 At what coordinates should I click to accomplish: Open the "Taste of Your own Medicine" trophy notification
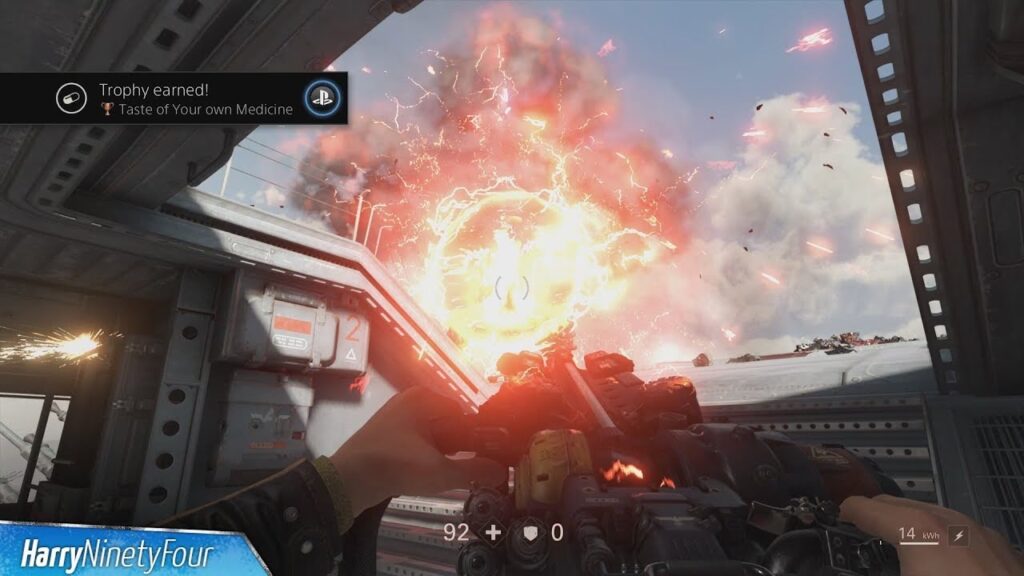point(195,100)
